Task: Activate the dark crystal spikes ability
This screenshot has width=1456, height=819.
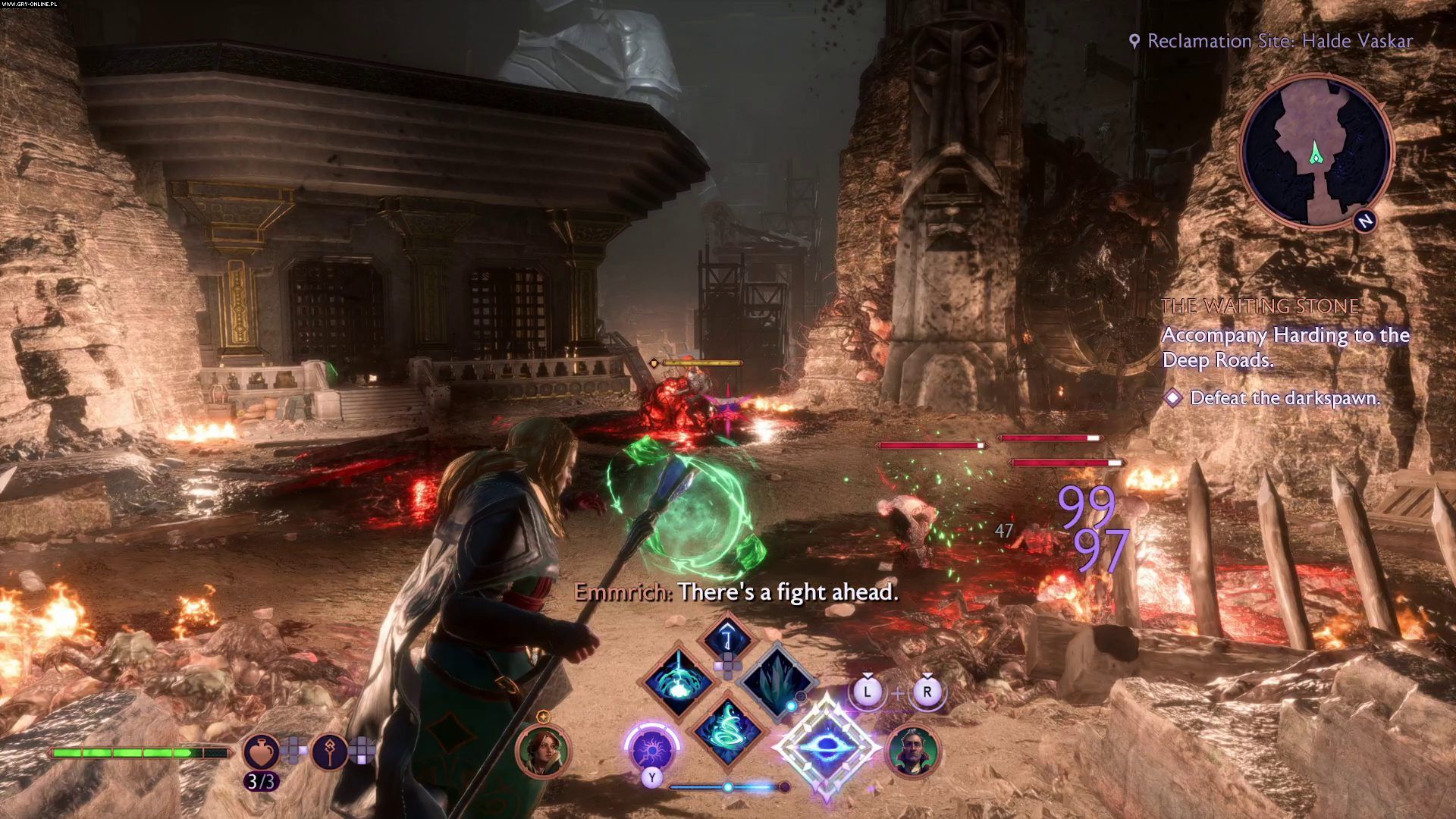Action: pyautogui.click(x=776, y=680)
